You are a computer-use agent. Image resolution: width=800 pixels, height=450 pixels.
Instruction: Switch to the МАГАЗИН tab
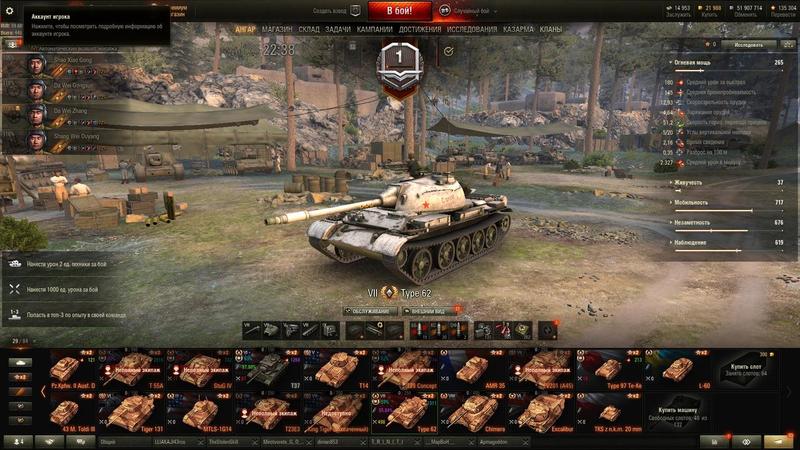tap(277, 30)
